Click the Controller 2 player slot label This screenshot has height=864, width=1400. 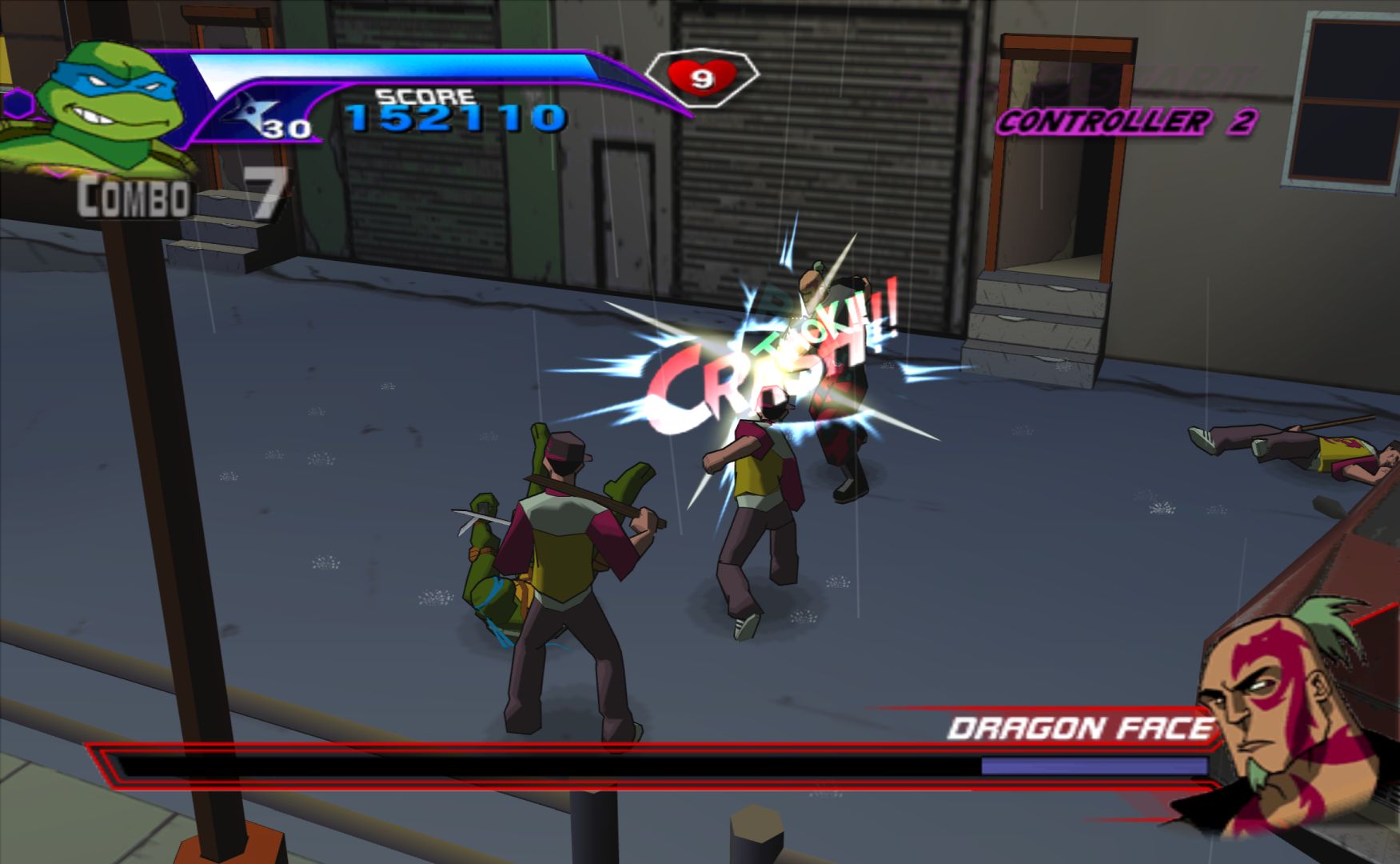tap(1125, 122)
